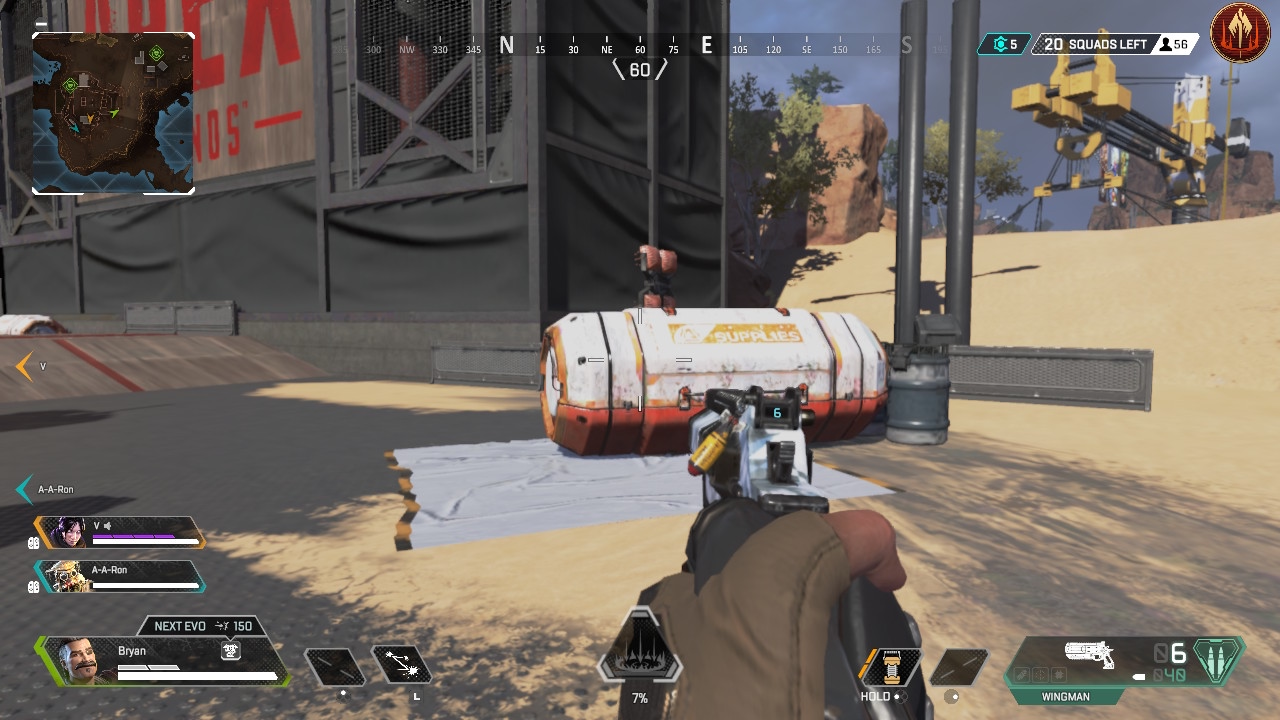The height and width of the screenshot is (720, 1280).
Task: Toggle the barrel attachment slot on the Wingman
Action: 1021,674
